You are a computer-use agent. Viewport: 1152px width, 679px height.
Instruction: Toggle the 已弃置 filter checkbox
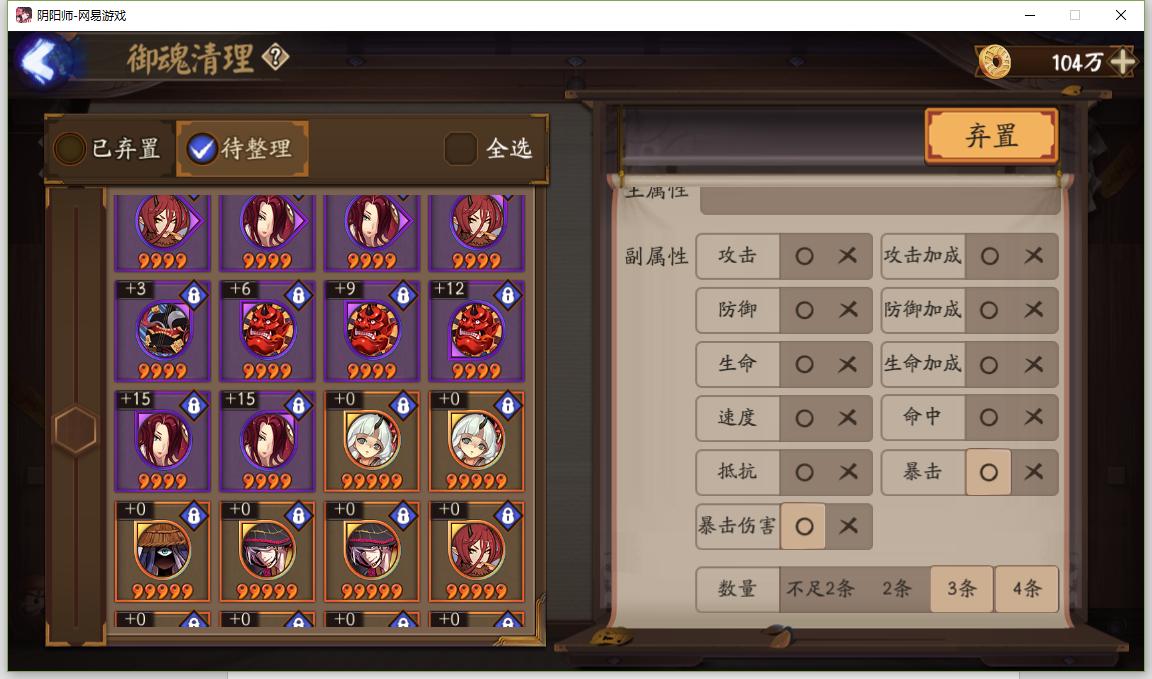coord(70,149)
